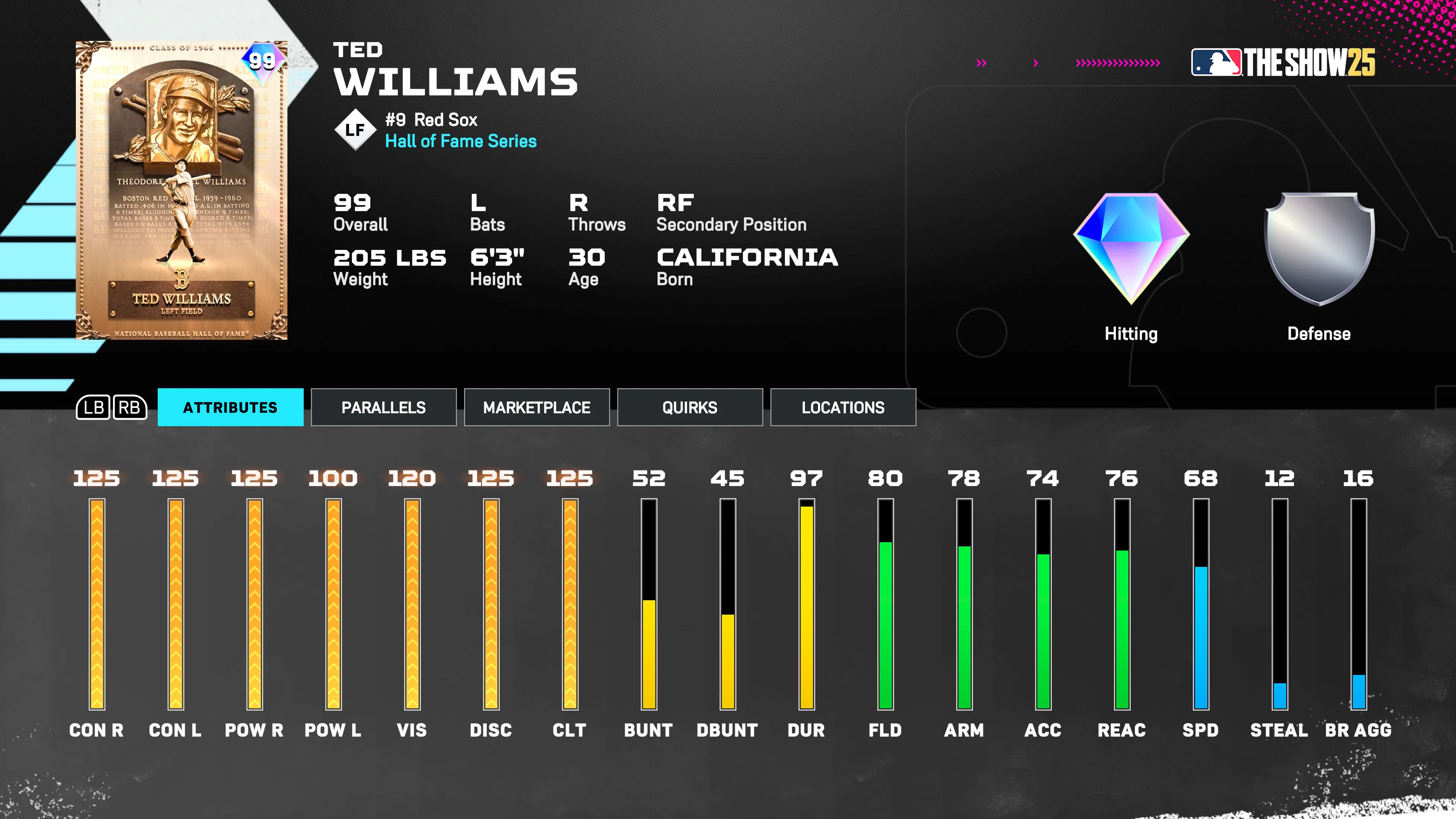This screenshot has height=819, width=1456.
Task: Select the Marketplace tab
Action: click(537, 407)
